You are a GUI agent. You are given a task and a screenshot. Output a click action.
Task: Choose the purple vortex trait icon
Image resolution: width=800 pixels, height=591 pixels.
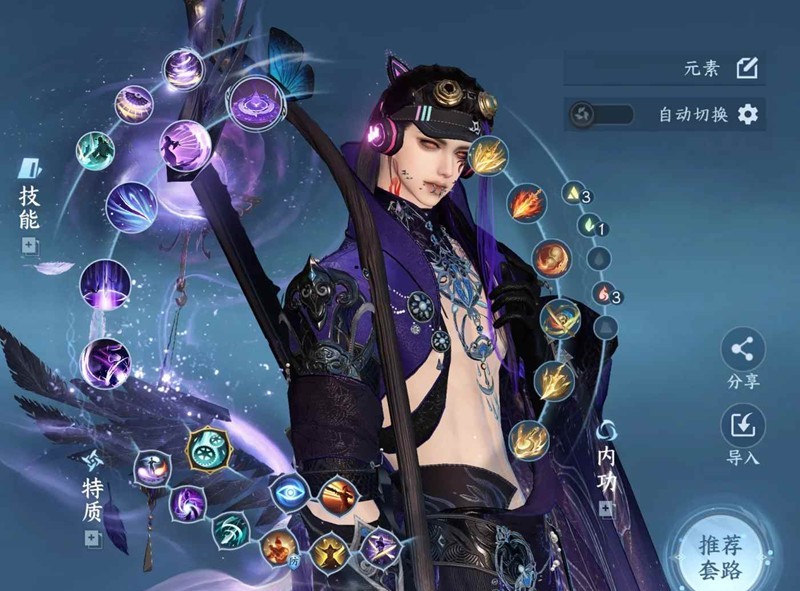click(x=188, y=503)
